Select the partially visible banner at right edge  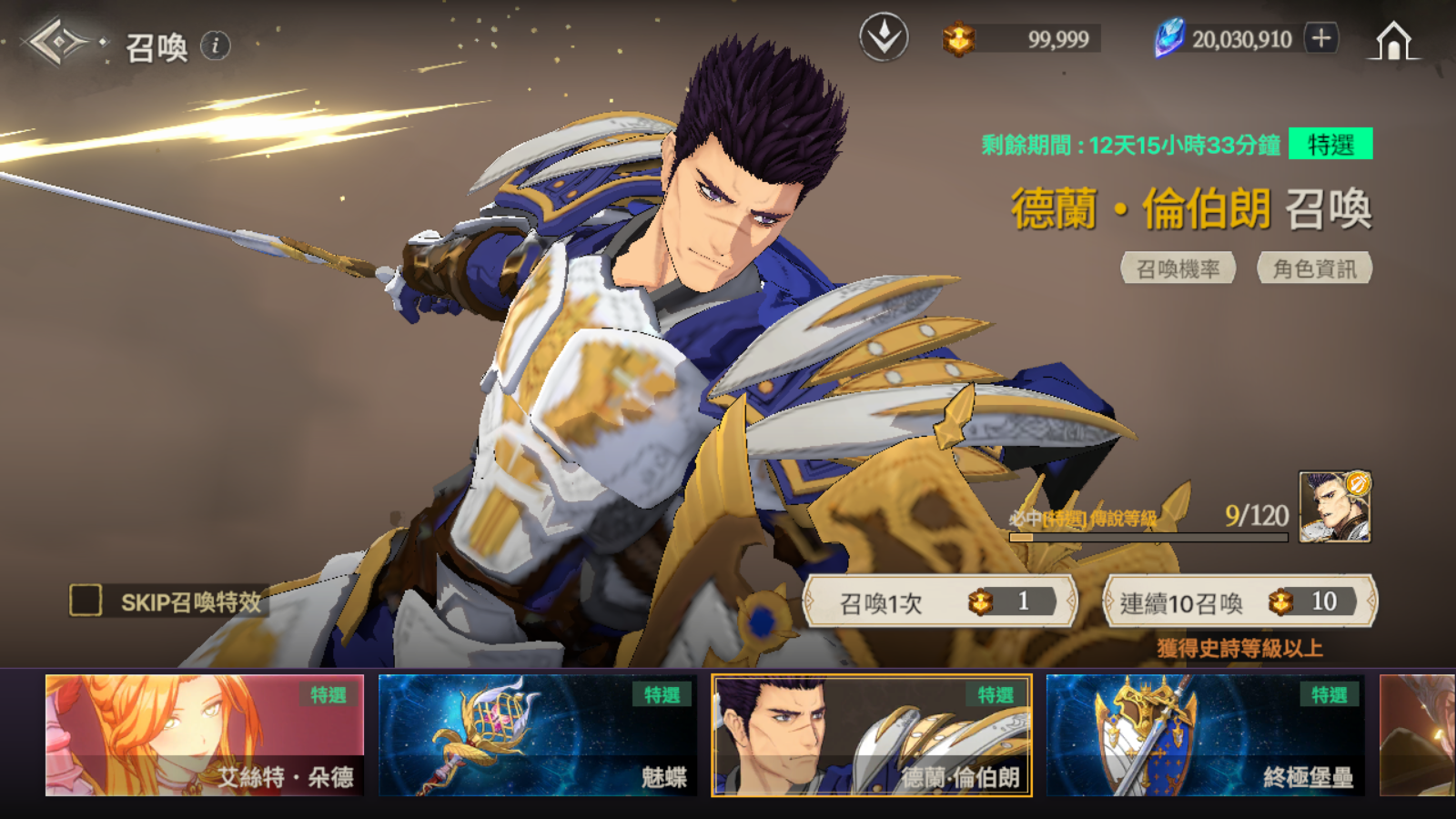point(1418,735)
